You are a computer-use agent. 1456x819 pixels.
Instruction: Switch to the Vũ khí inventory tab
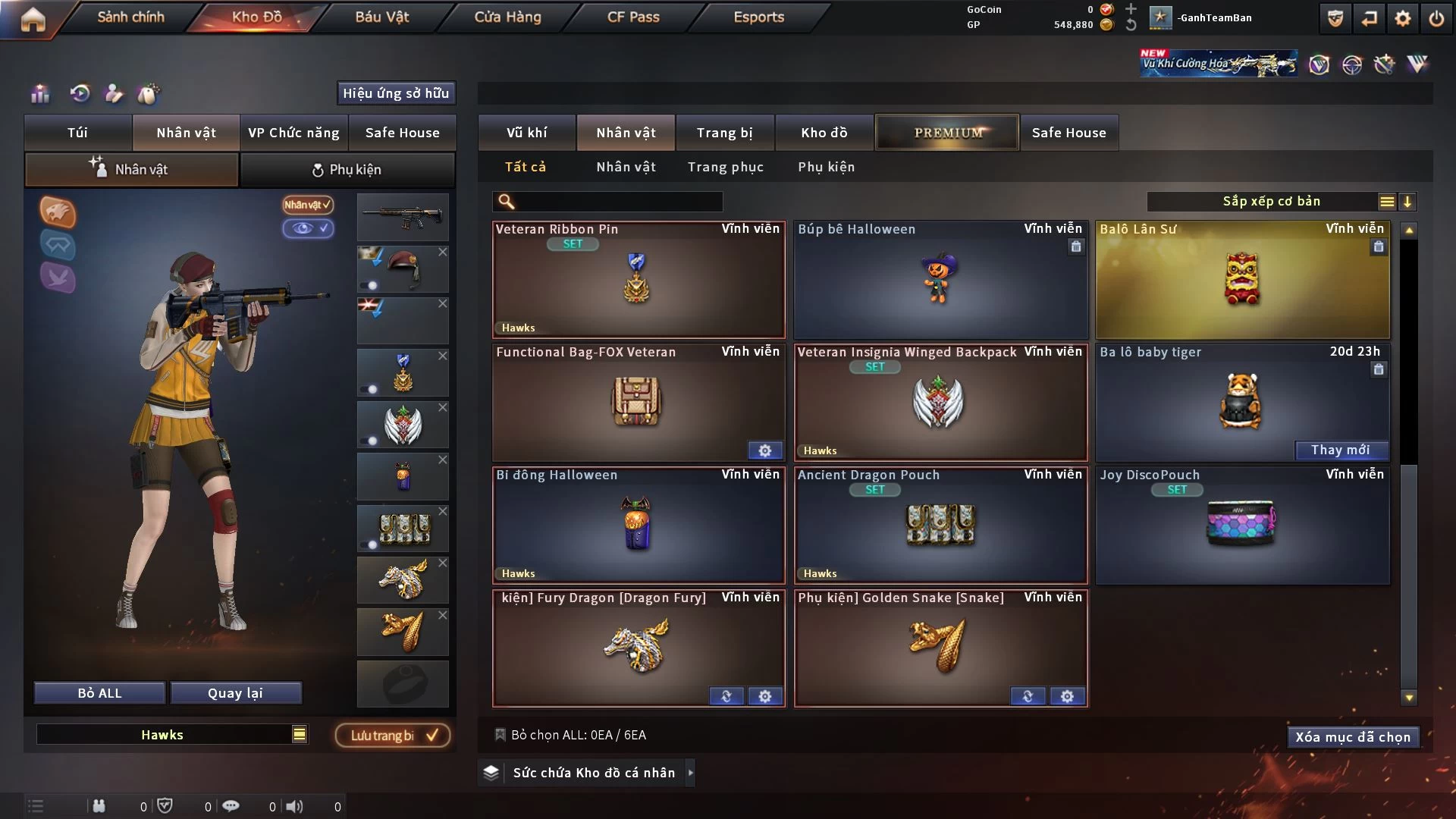(526, 133)
